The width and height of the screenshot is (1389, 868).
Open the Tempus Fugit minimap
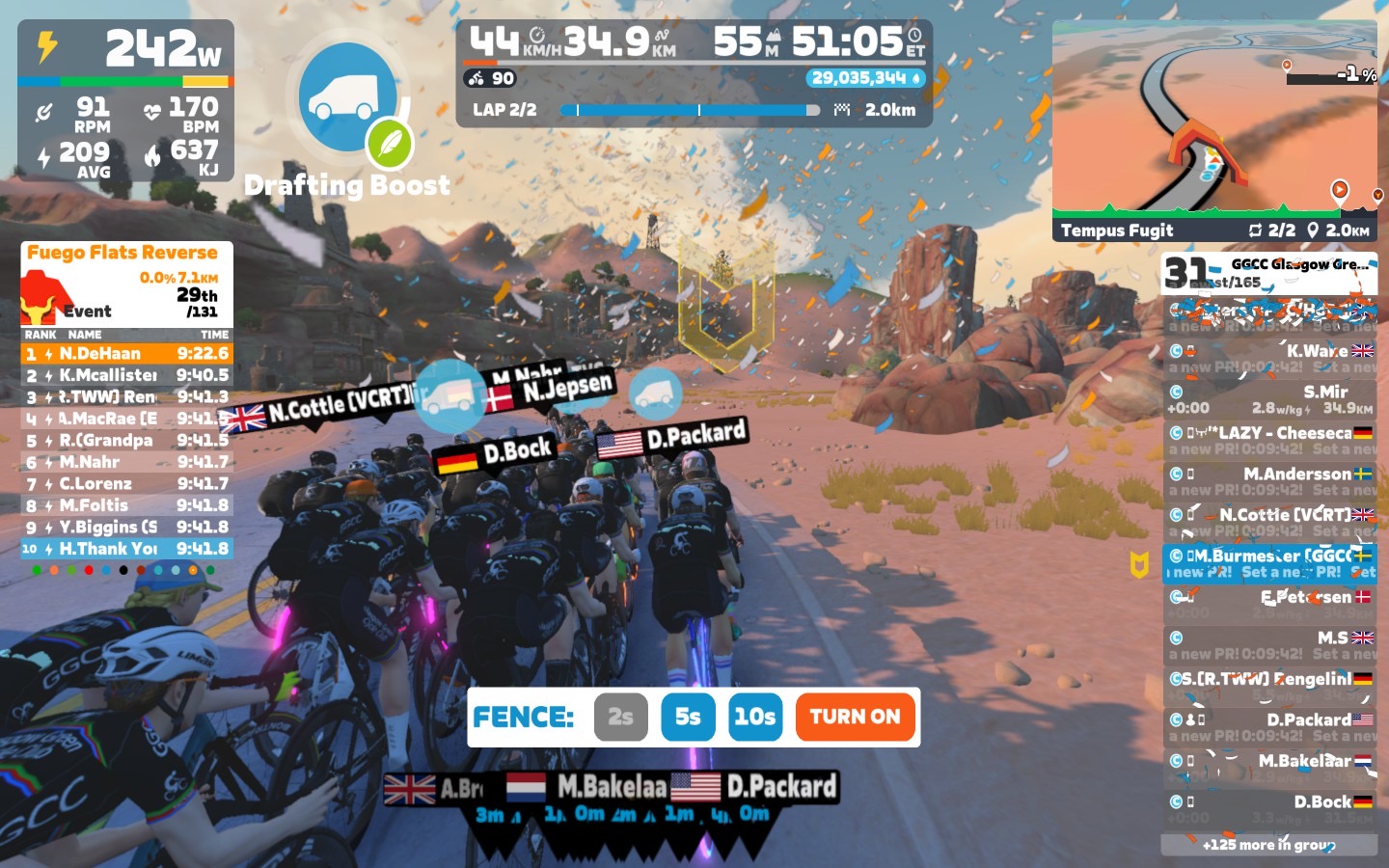coord(1214,130)
